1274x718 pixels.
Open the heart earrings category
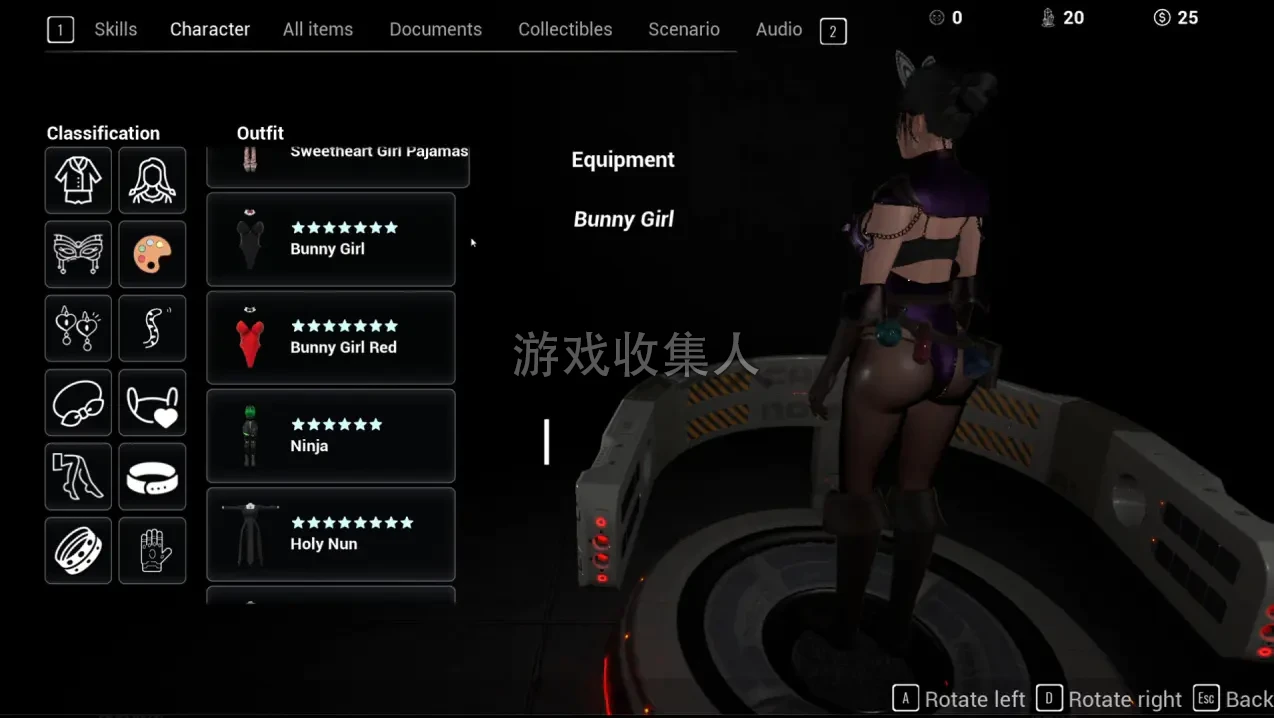(78, 328)
